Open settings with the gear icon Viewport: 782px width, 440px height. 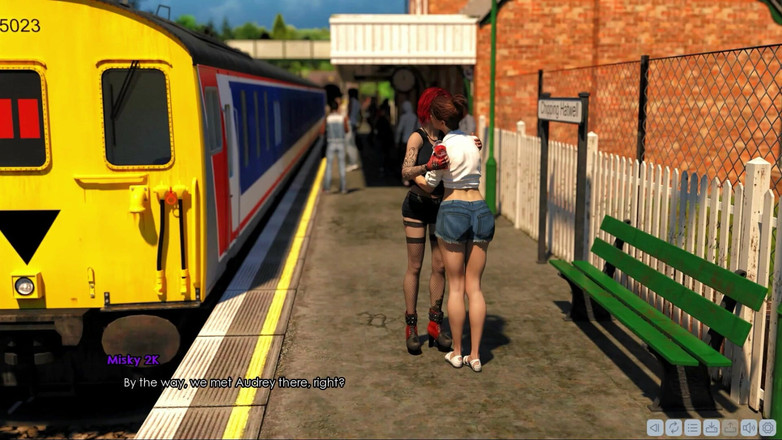pos(768,428)
